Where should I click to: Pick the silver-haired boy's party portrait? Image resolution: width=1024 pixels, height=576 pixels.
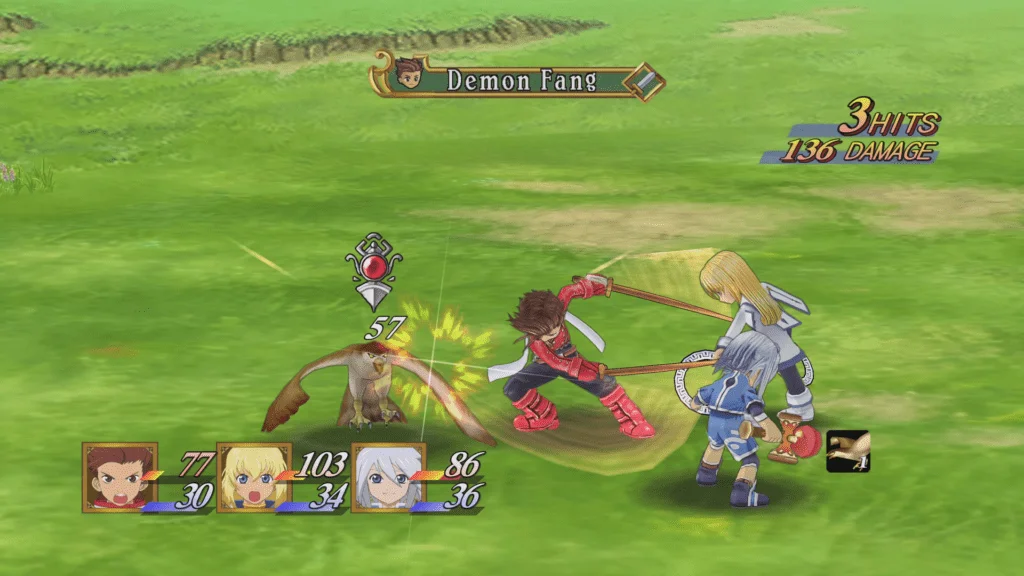pyautogui.click(x=388, y=477)
